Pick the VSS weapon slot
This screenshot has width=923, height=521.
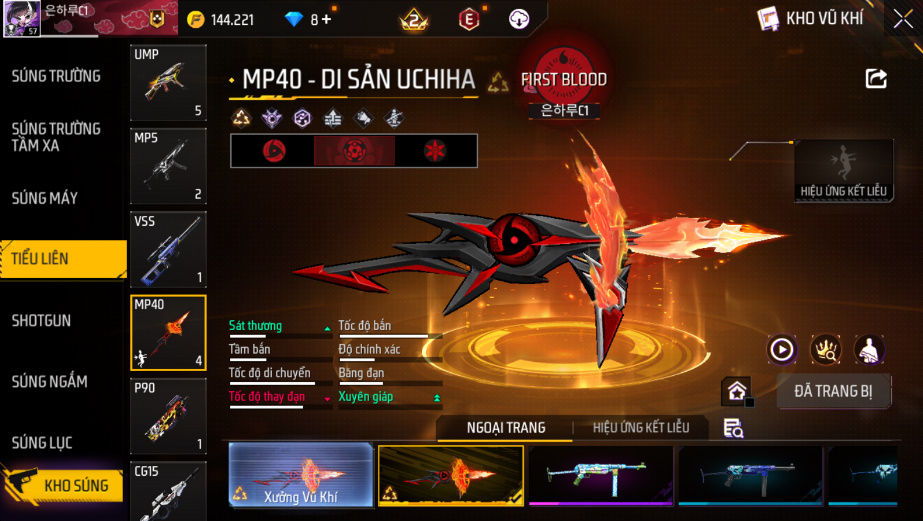[168, 249]
